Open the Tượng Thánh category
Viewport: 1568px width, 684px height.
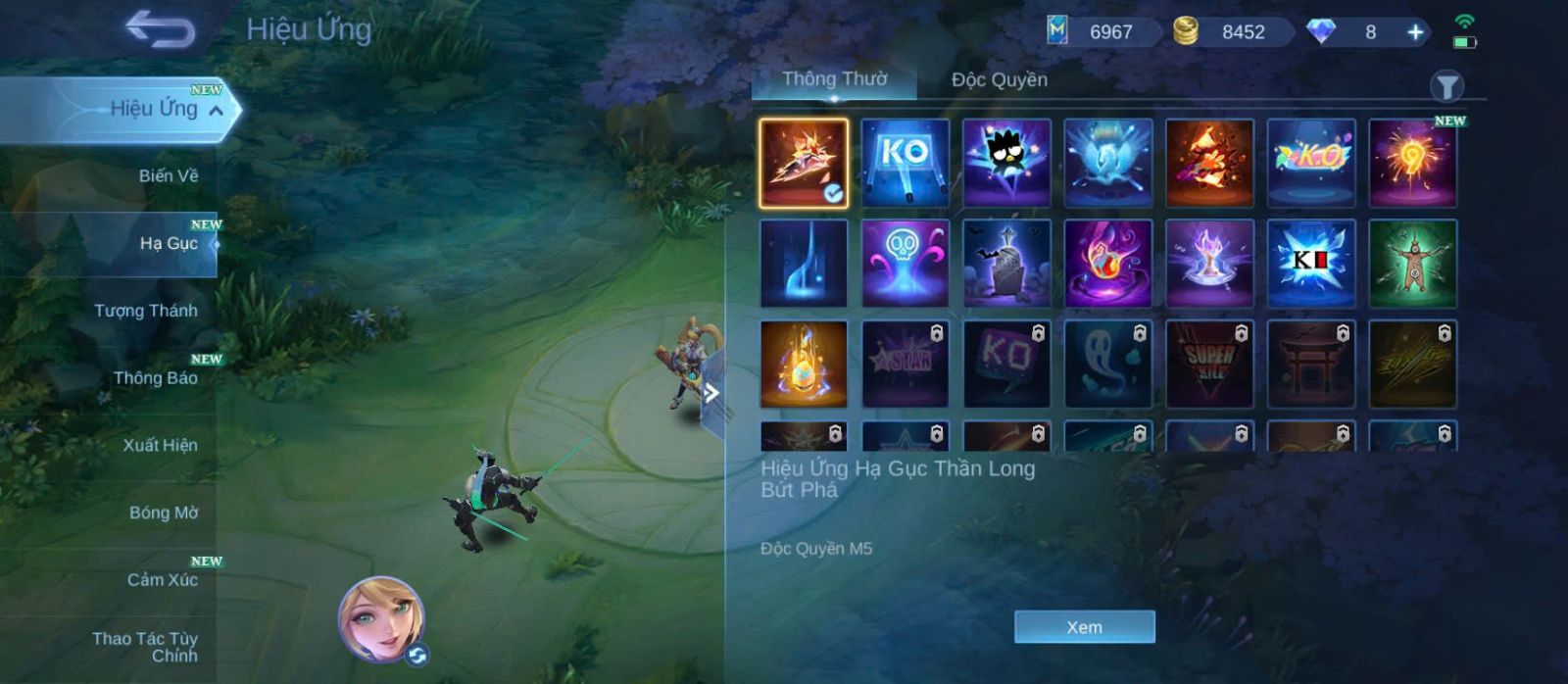[145, 311]
